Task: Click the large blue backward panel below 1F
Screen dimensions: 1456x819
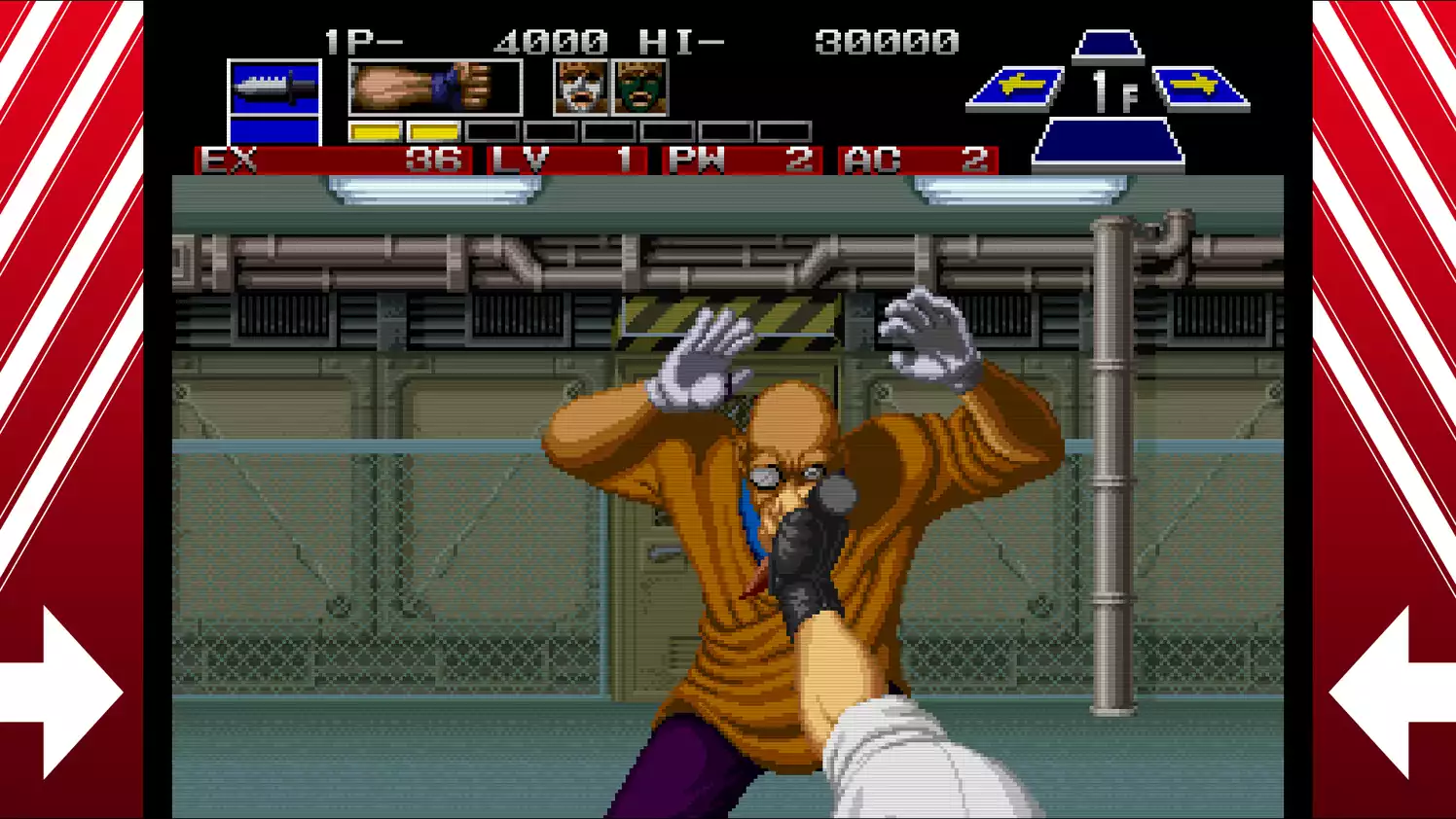Action: click(1108, 143)
